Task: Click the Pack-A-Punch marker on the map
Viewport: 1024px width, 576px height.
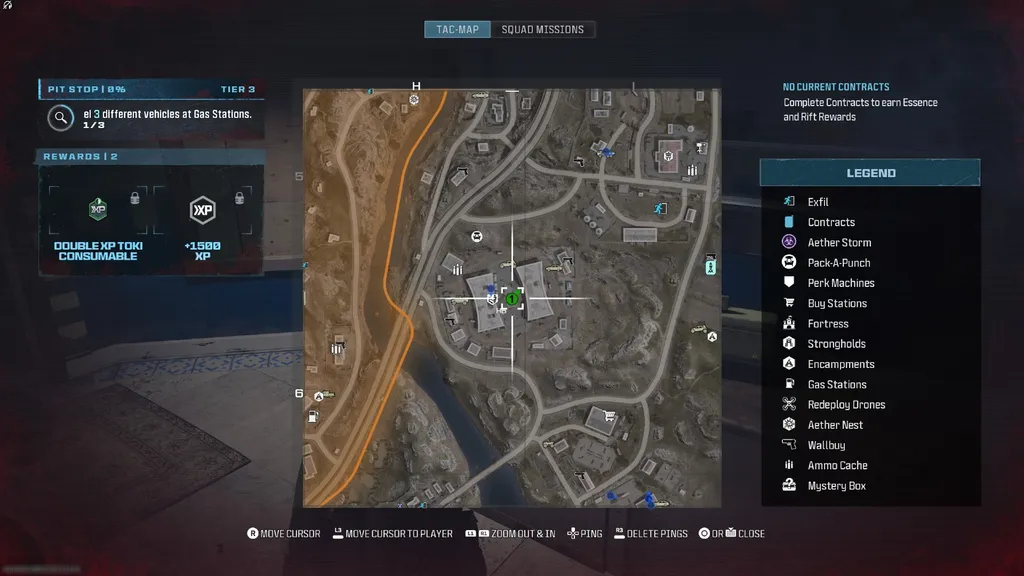Action: click(x=477, y=237)
